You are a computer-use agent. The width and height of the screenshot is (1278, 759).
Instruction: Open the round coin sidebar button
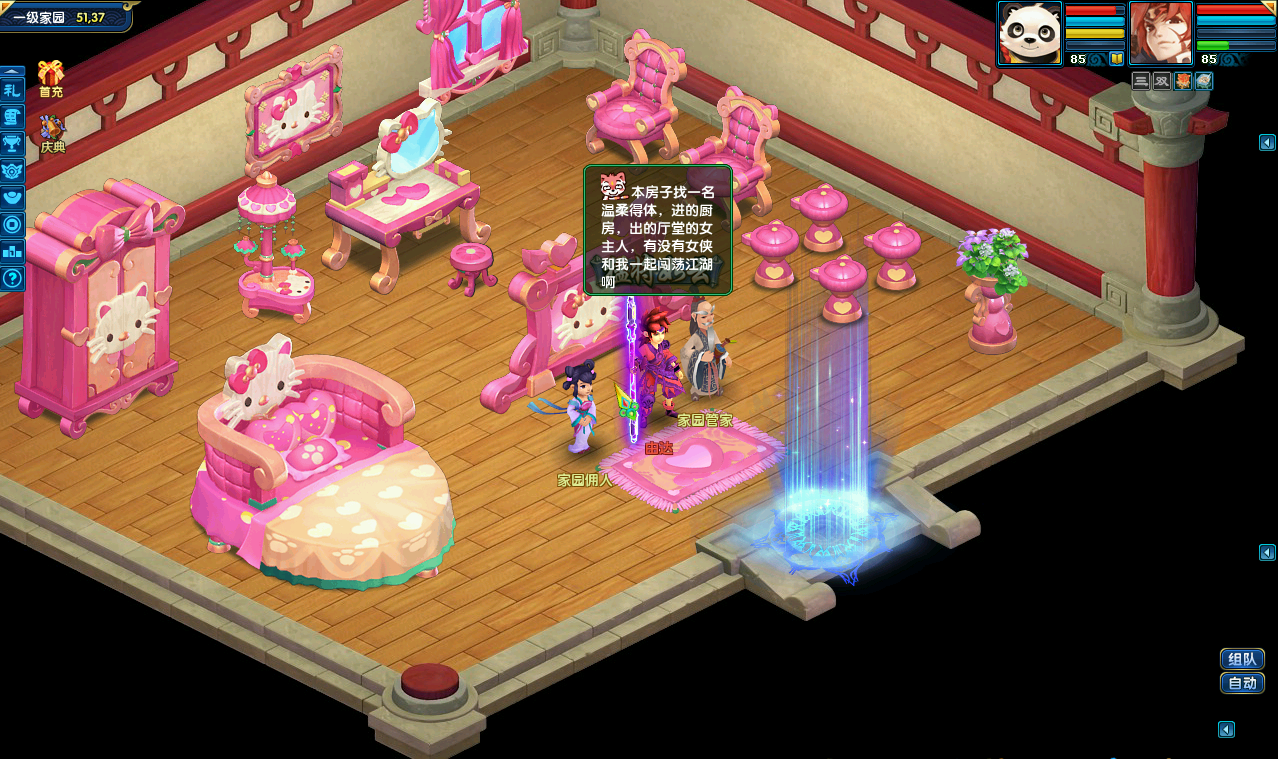click(12, 224)
